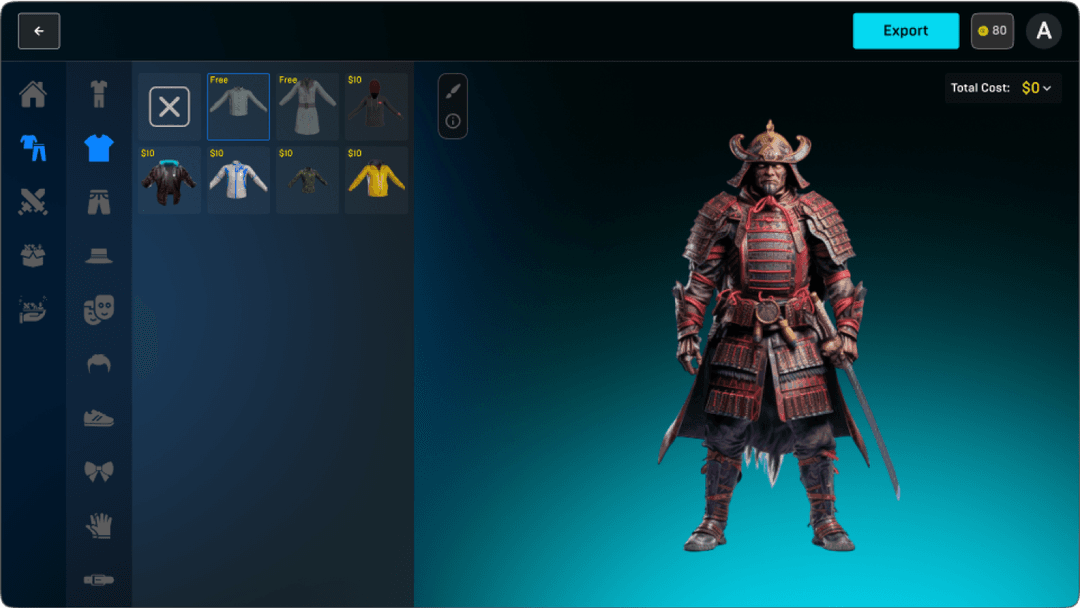Choose the free grey long coat
The width and height of the screenshot is (1080, 608).
click(x=307, y=107)
